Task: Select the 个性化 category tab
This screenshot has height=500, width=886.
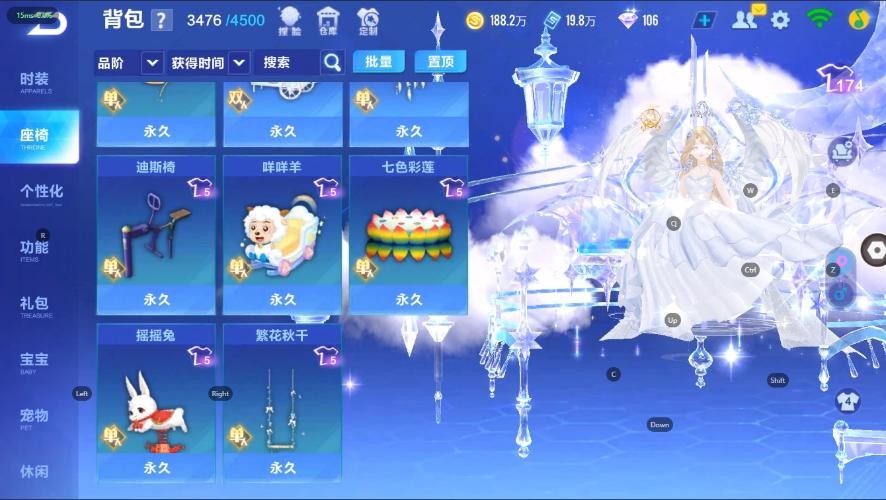Action: pos(41,193)
